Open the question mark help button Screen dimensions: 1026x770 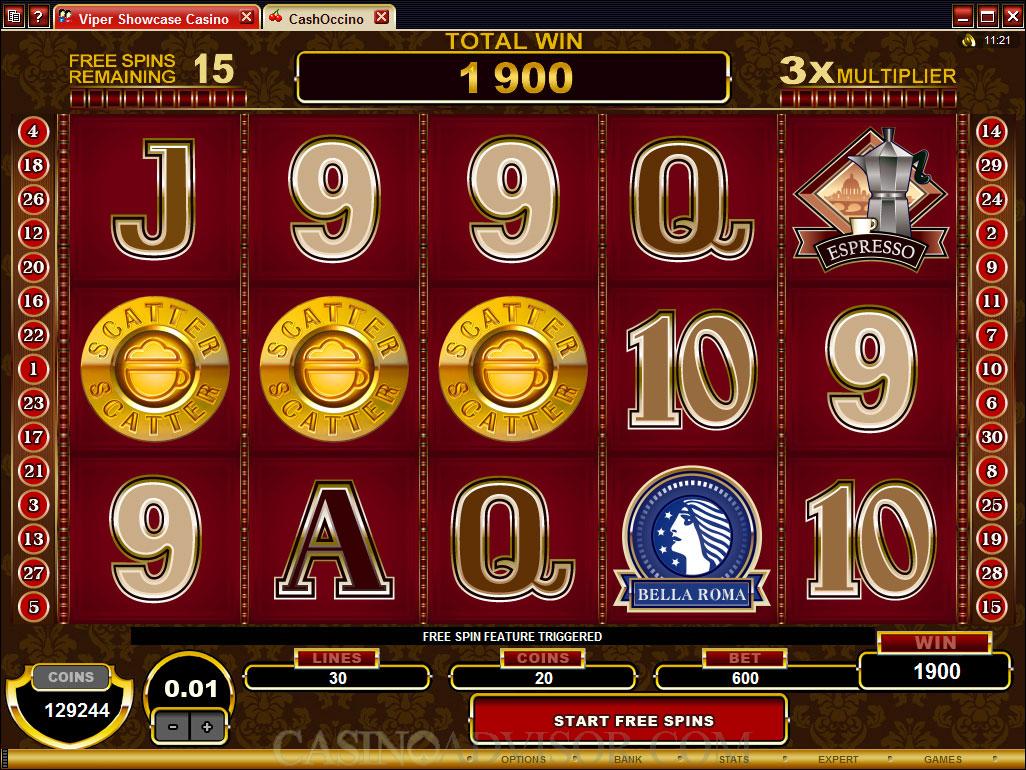click(39, 17)
